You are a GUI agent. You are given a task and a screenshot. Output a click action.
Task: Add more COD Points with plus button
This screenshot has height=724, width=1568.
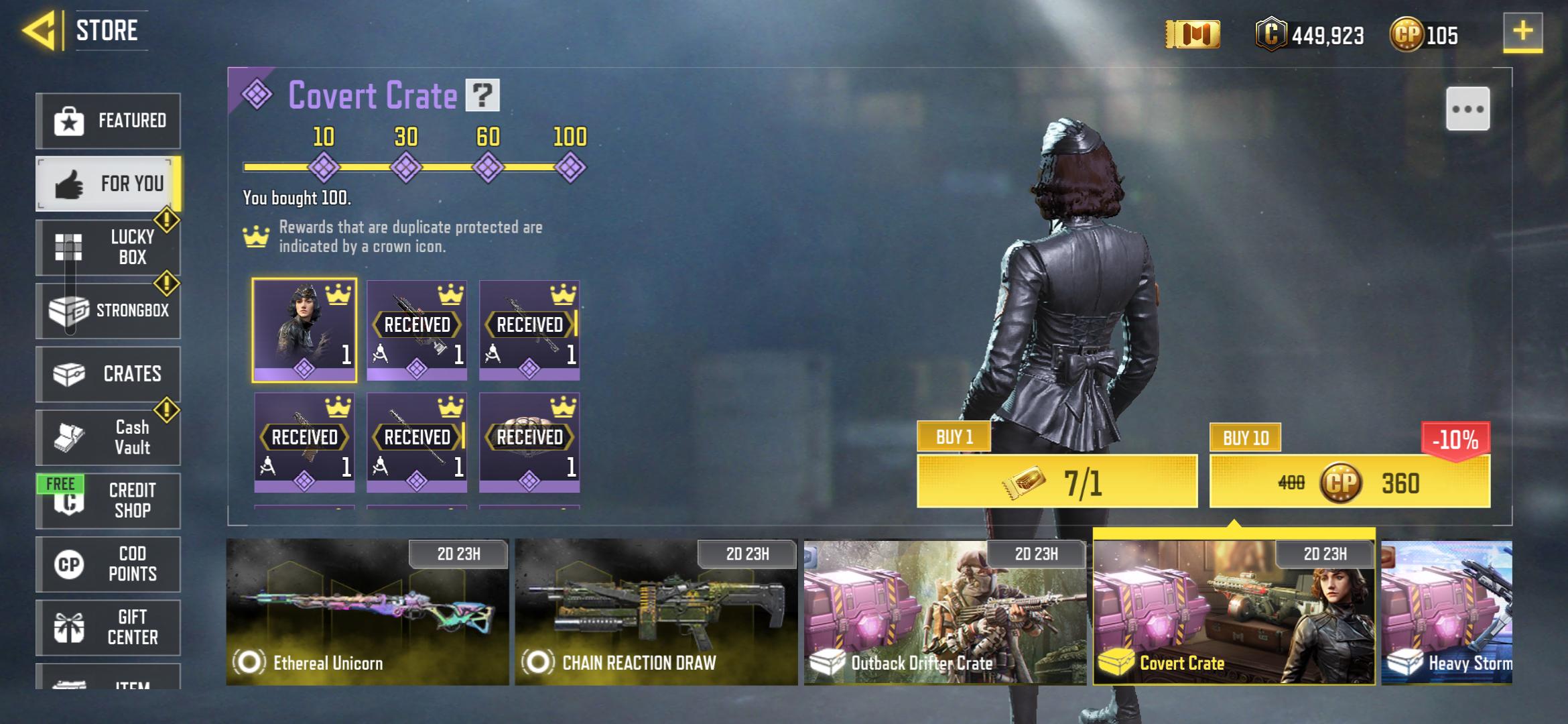pos(1522,32)
